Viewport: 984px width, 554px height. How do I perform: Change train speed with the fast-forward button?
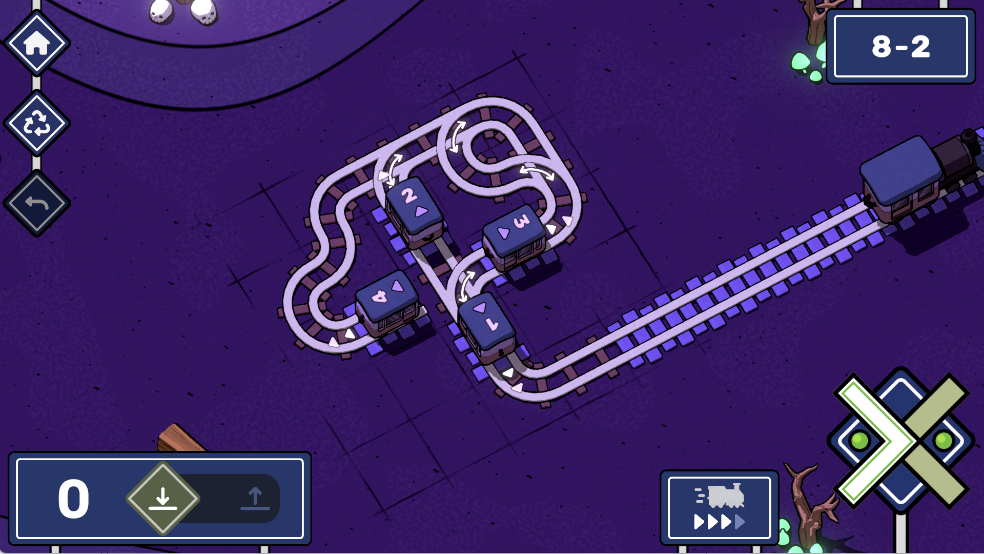[719, 507]
